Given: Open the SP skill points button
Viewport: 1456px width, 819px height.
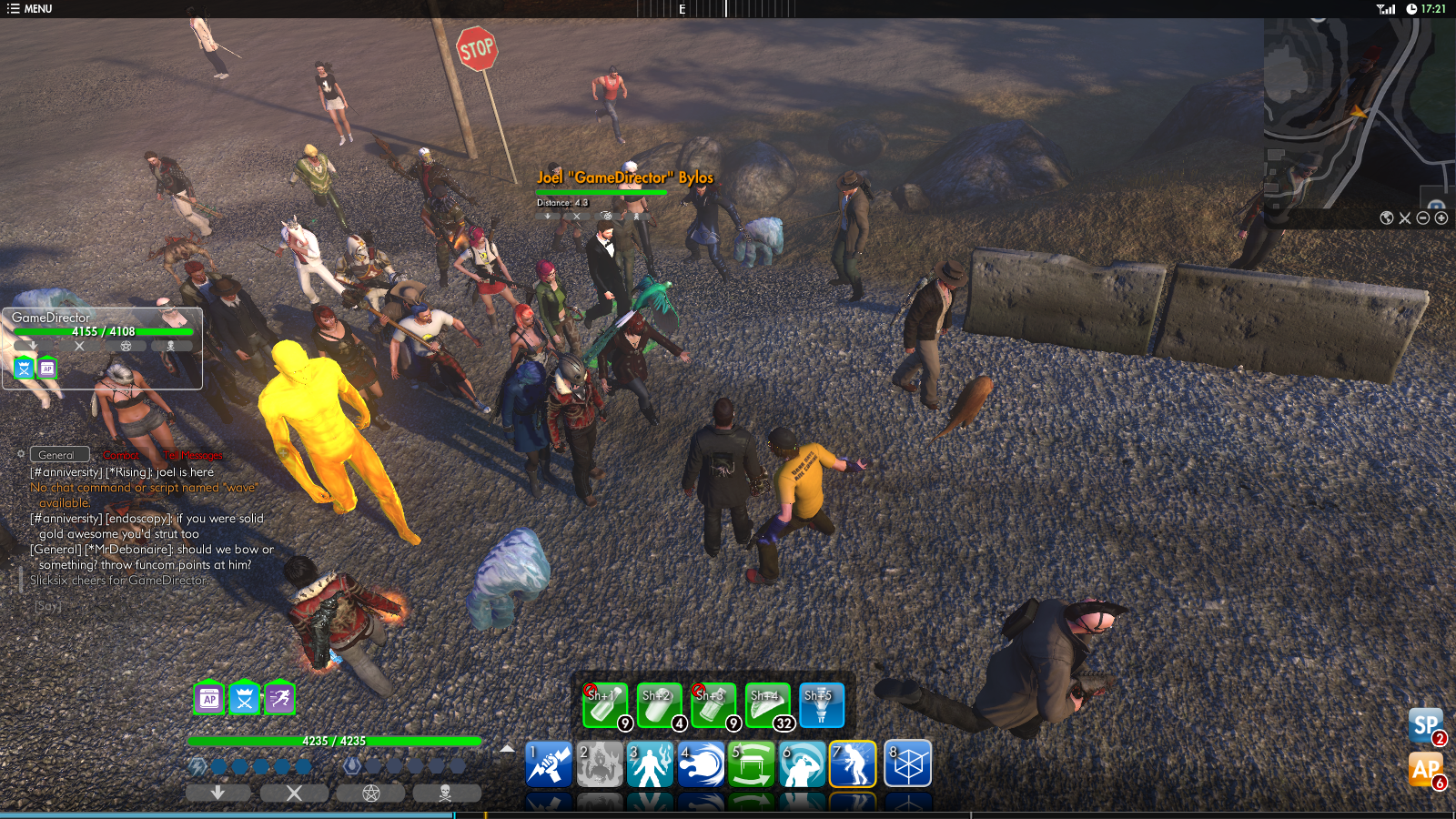Looking at the screenshot, I should [x=1425, y=725].
